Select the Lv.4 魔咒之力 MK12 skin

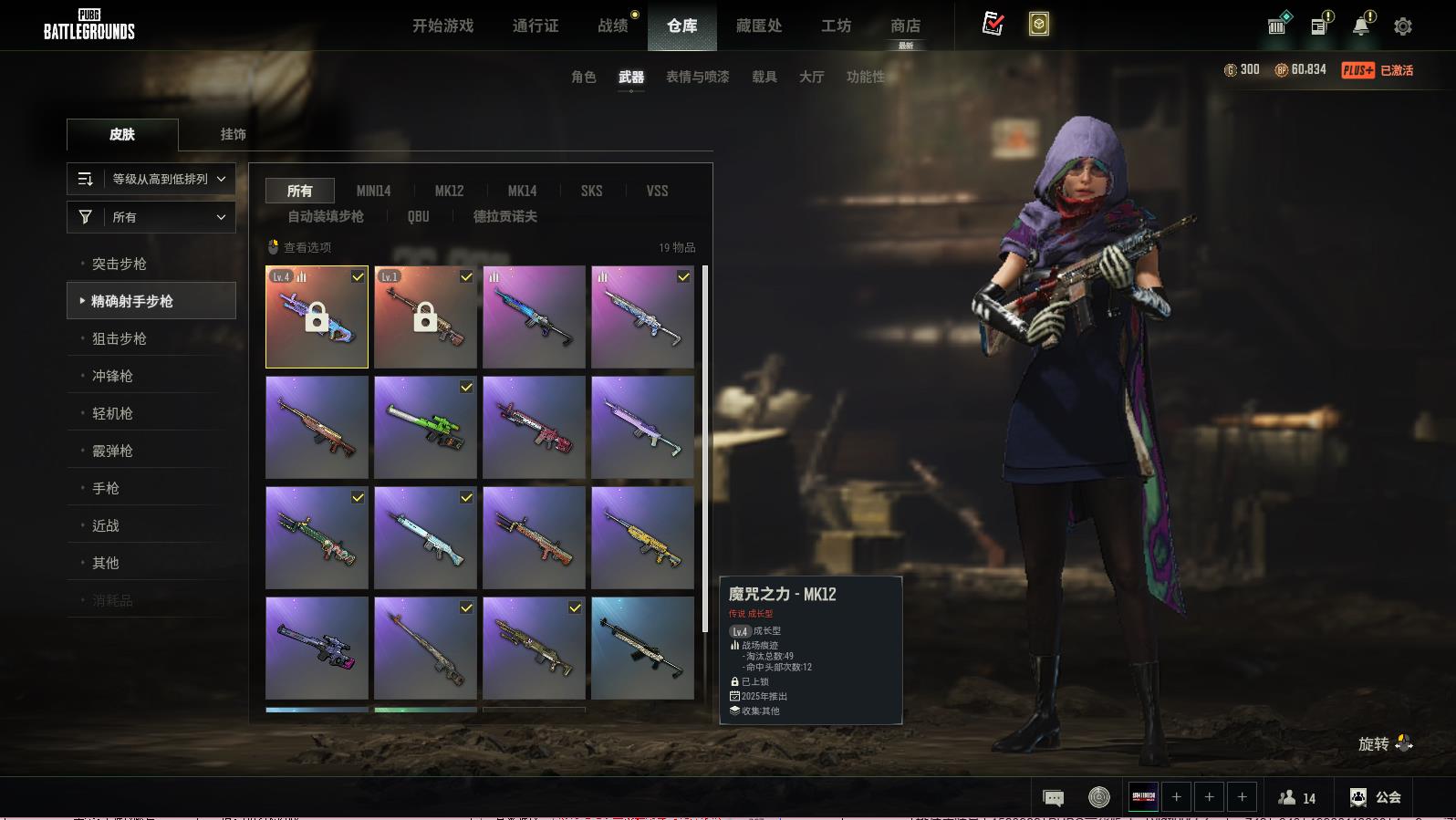click(x=317, y=317)
